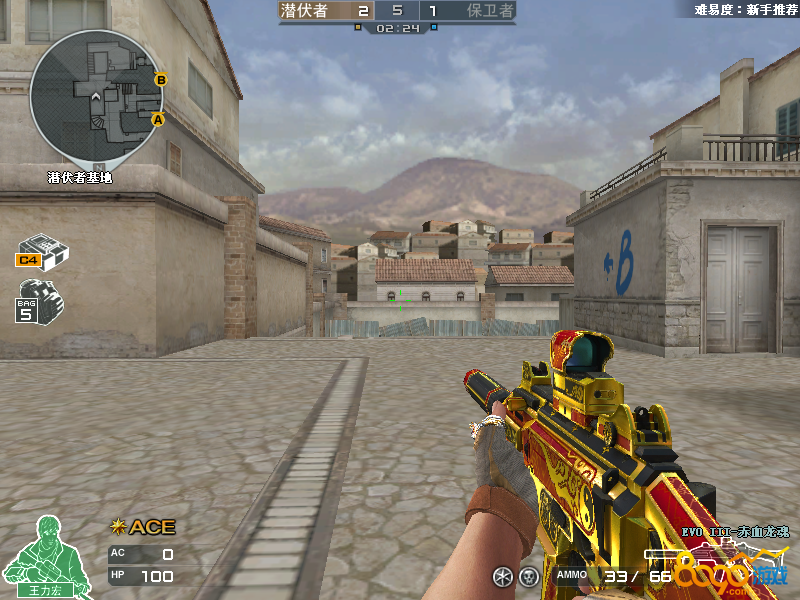This screenshot has width=800, height=600.
Task: Select bomb site B marker on minimap
Action: [x=161, y=79]
